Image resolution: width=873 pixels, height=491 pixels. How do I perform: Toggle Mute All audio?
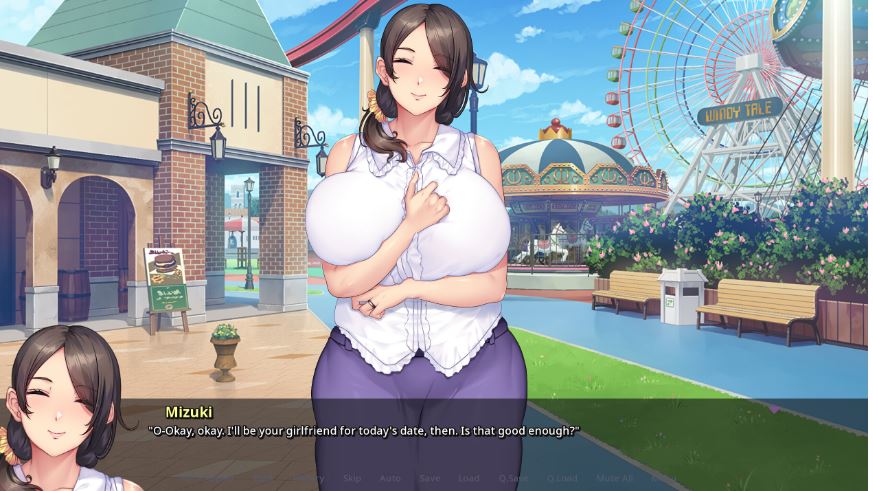614,478
